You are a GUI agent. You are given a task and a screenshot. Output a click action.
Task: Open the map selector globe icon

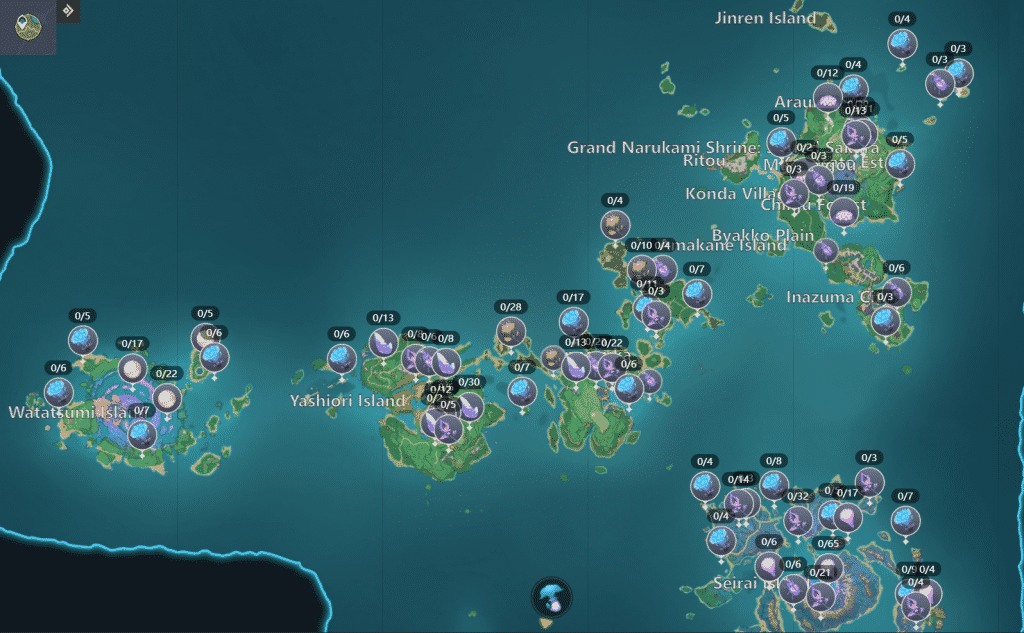point(27,27)
